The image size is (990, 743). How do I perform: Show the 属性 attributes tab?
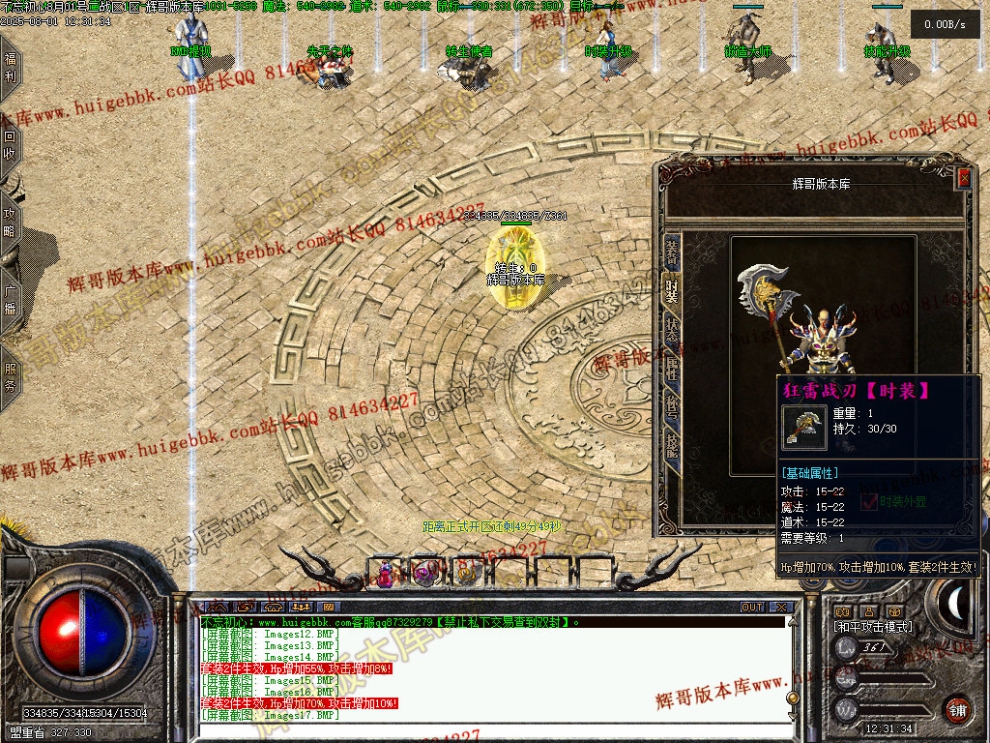tap(672, 366)
